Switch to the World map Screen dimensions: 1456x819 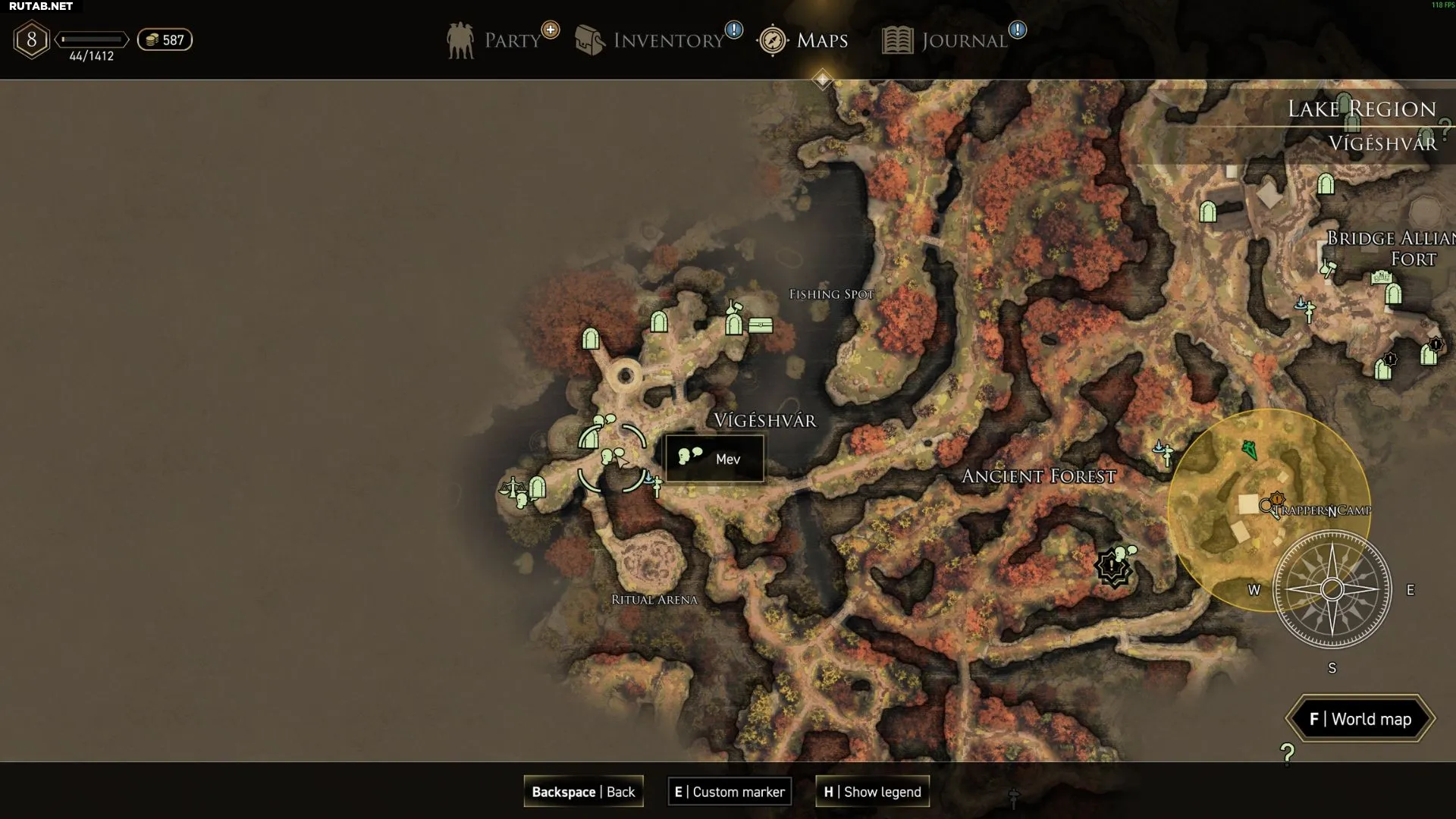pyautogui.click(x=1360, y=719)
